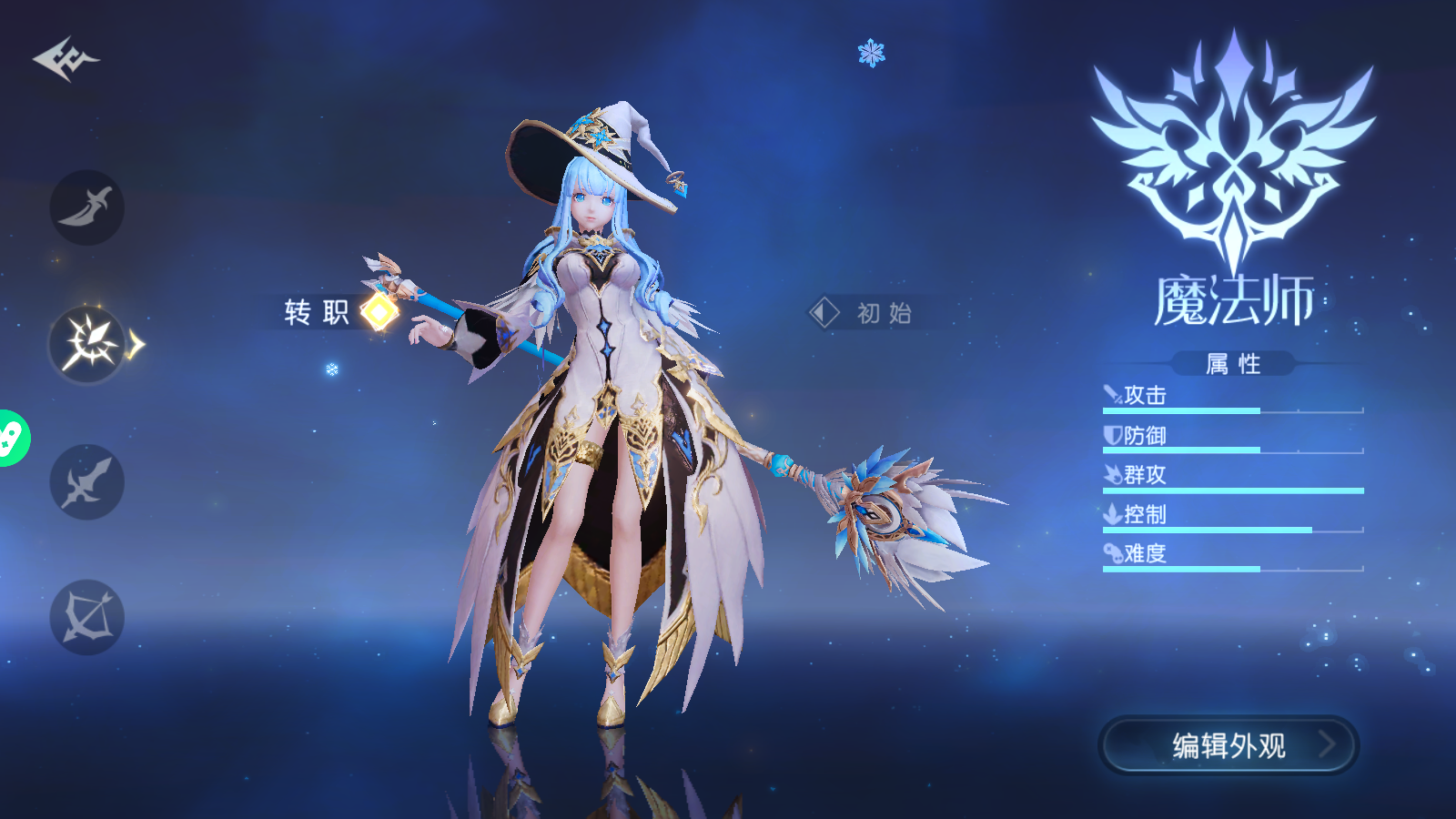
Task: Open the 编辑外观 edit appearance screen
Action: point(1228,745)
